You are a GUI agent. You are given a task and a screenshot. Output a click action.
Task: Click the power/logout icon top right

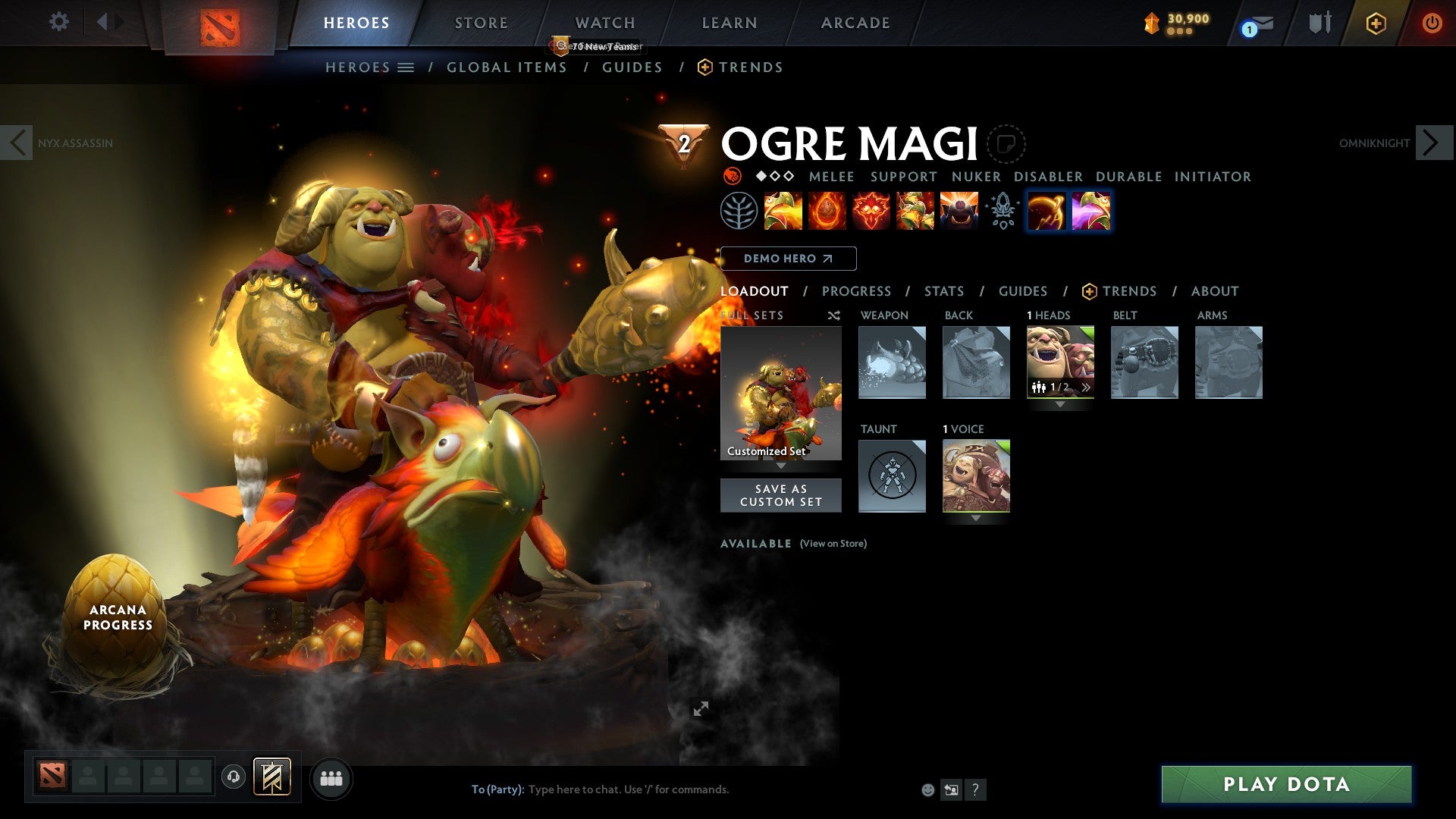click(1432, 23)
